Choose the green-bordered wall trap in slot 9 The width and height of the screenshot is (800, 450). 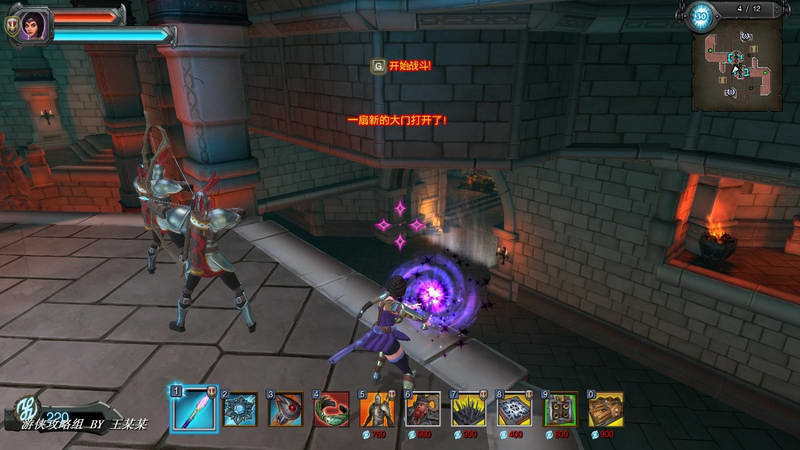tap(561, 409)
